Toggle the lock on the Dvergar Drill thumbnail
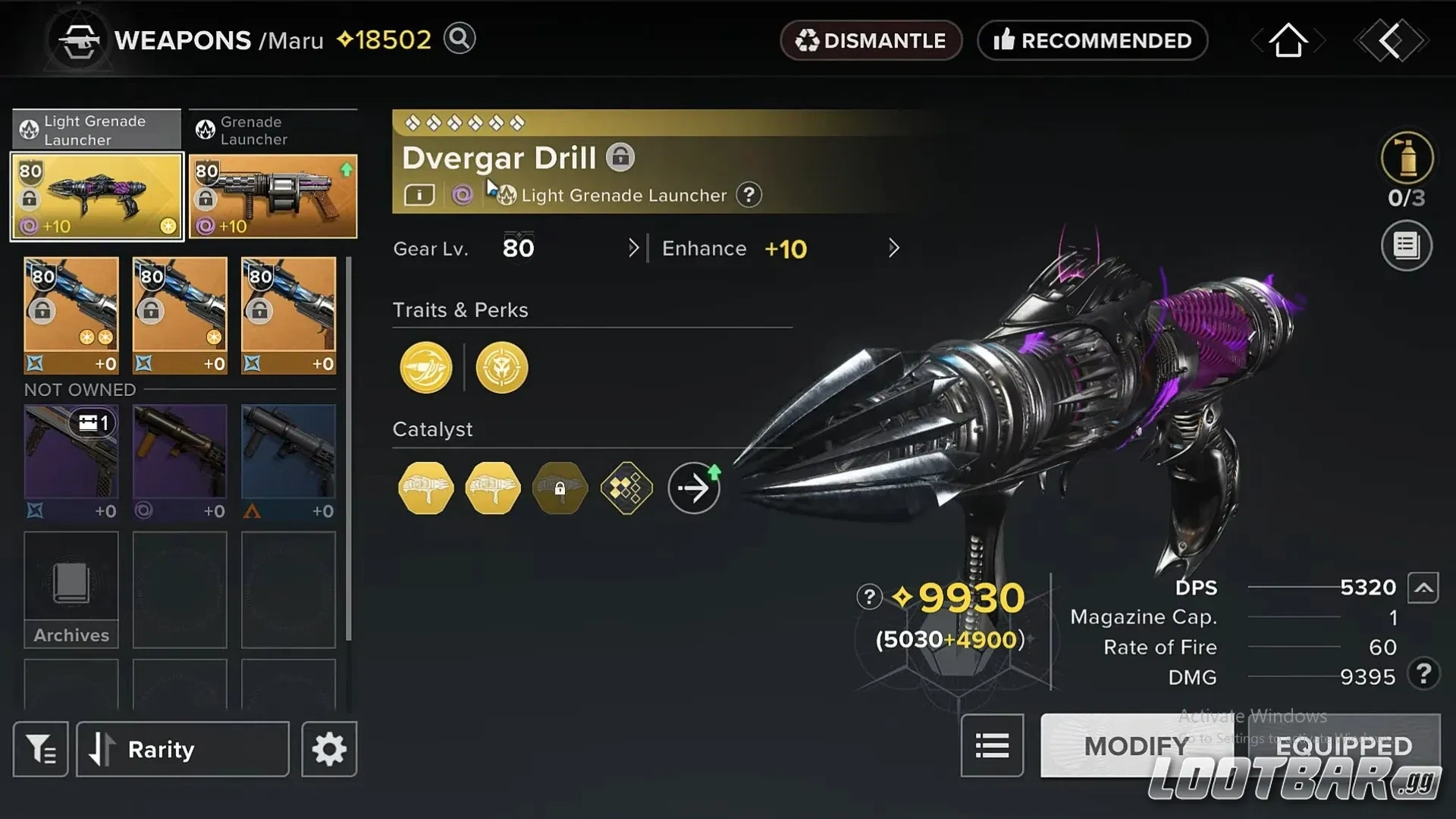Viewport: 1456px width, 819px height. coord(29,199)
